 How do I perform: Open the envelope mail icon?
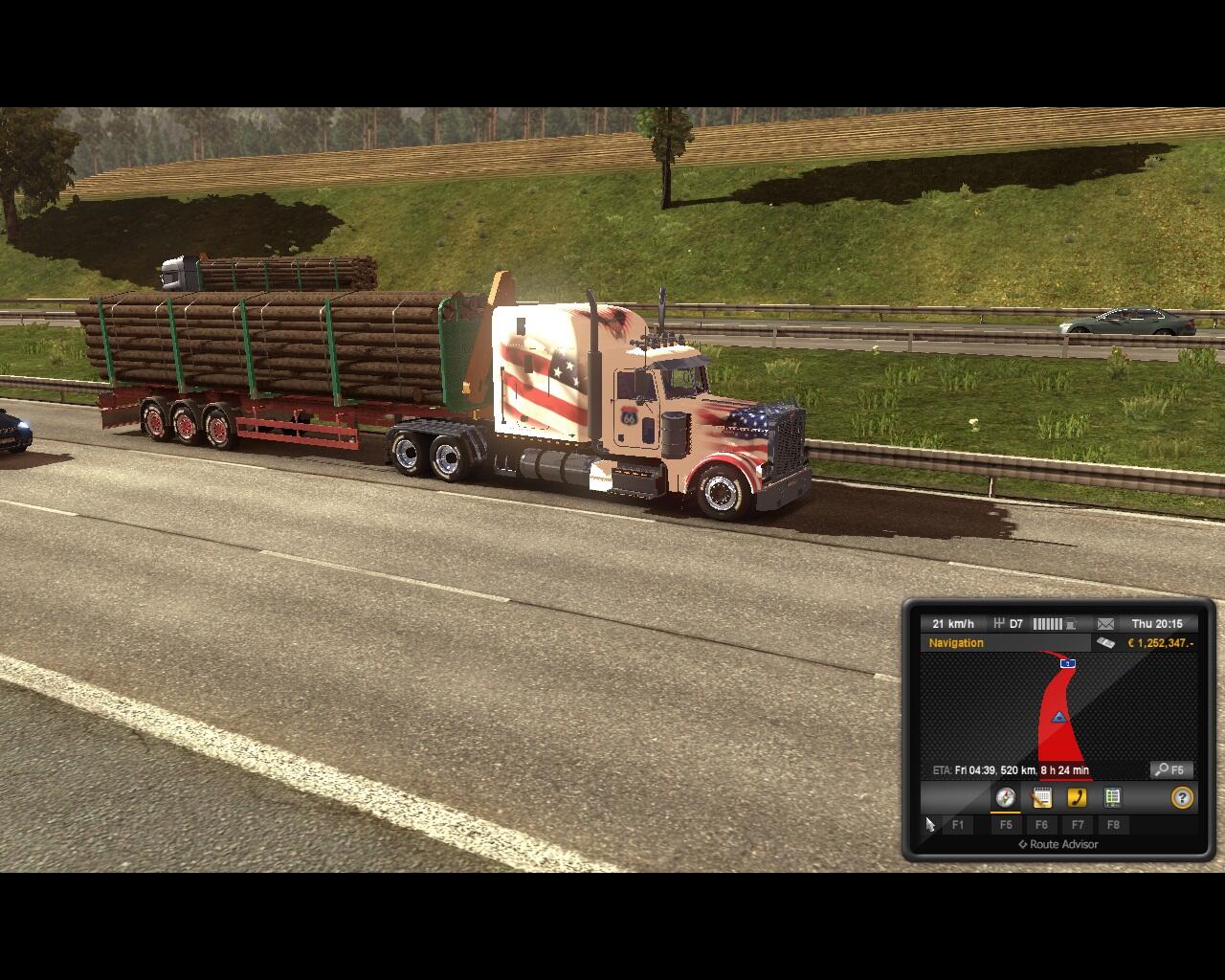click(1105, 624)
